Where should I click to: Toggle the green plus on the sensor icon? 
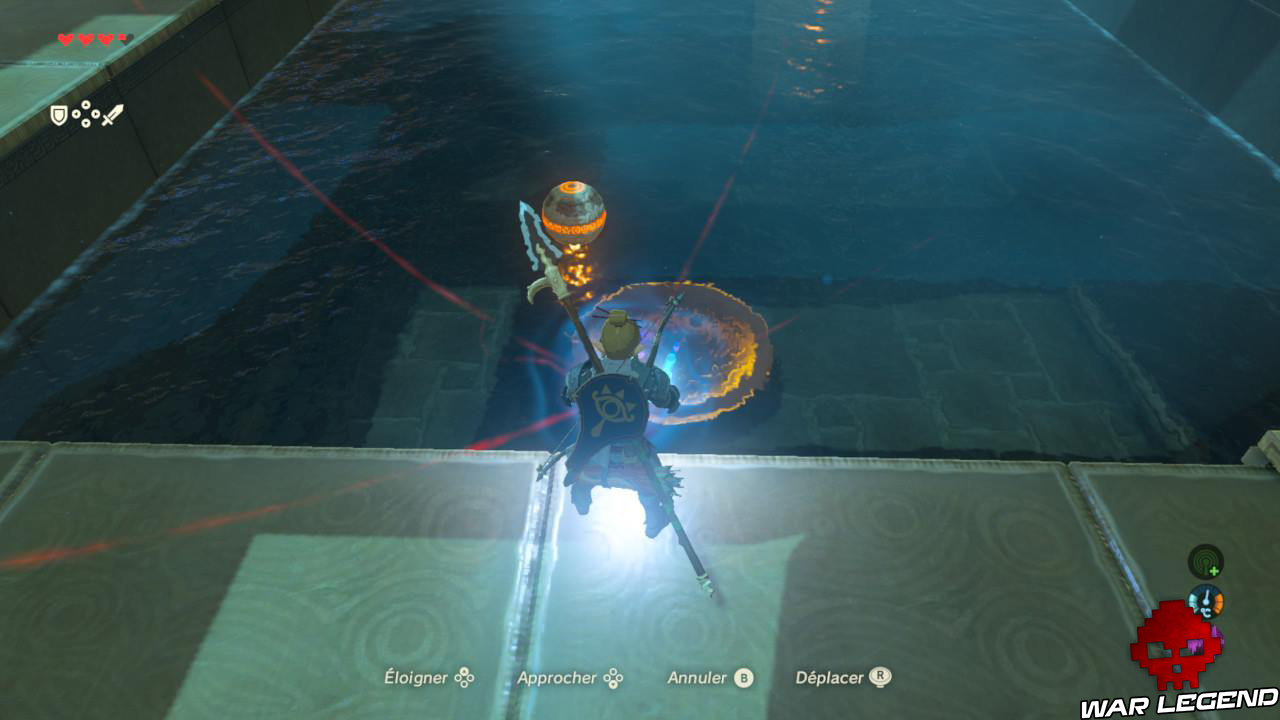coord(1213,570)
